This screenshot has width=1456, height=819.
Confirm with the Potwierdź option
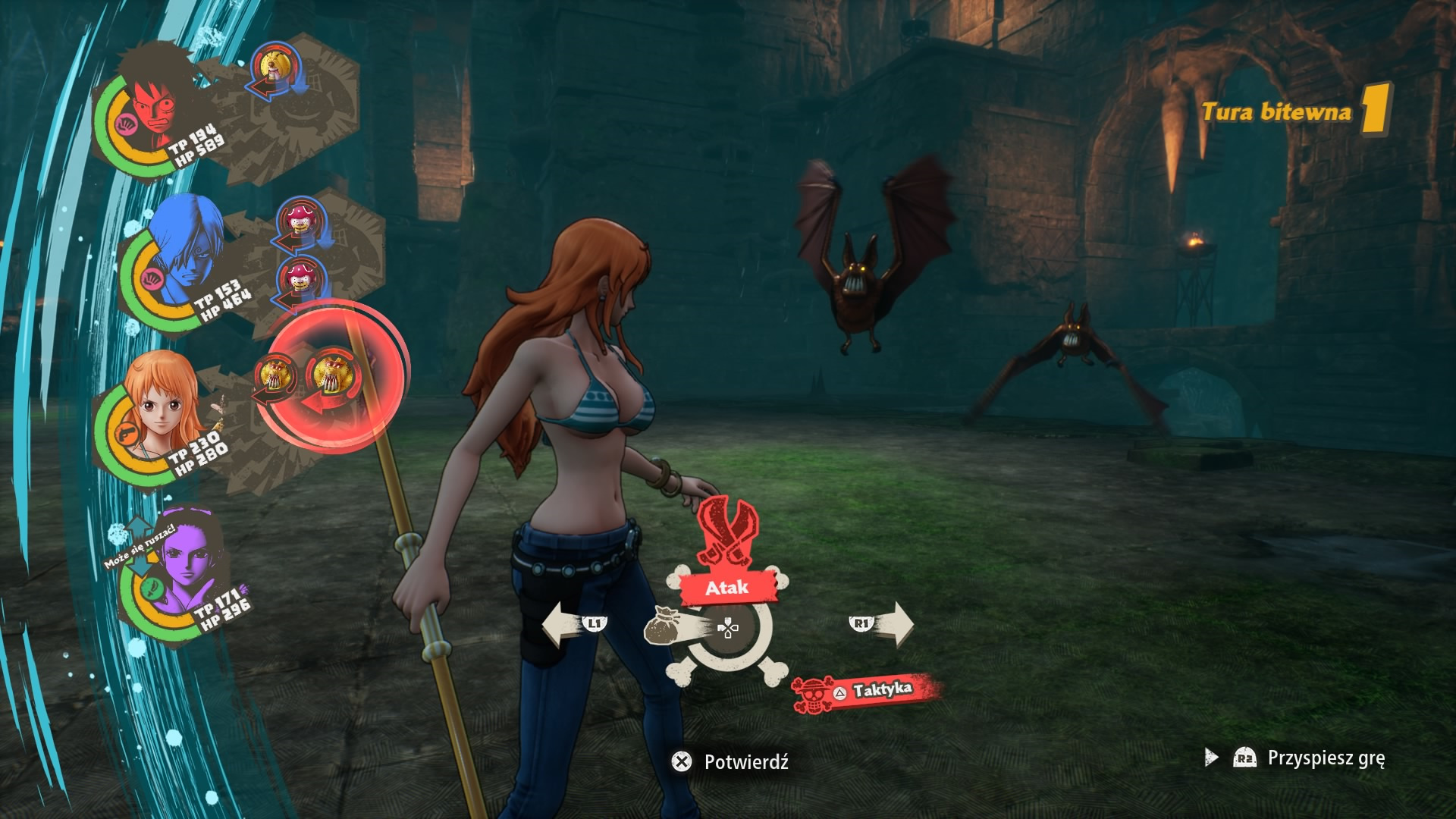tap(731, 761)
